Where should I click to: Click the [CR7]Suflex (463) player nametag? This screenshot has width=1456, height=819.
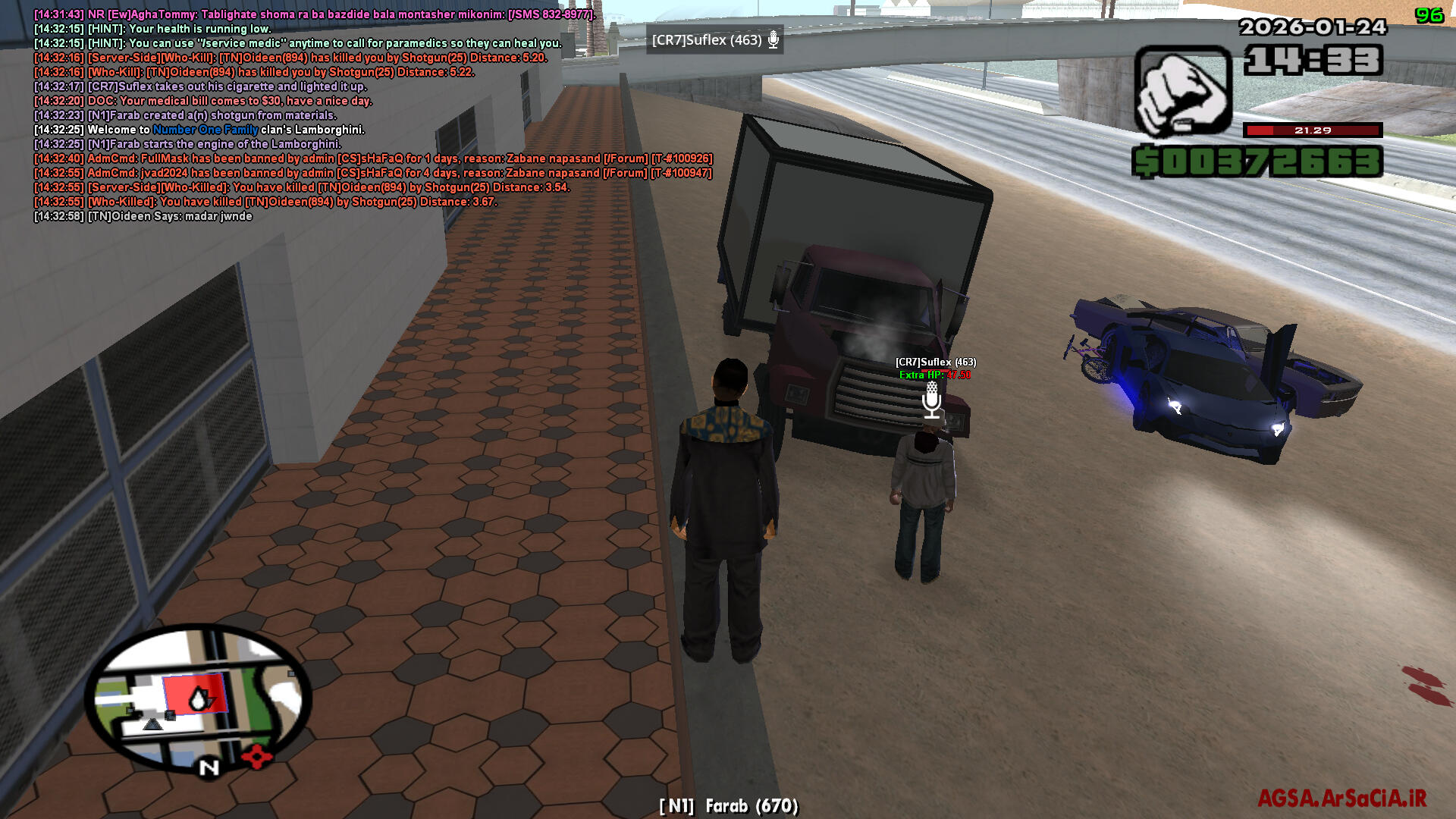coord(935,362)
